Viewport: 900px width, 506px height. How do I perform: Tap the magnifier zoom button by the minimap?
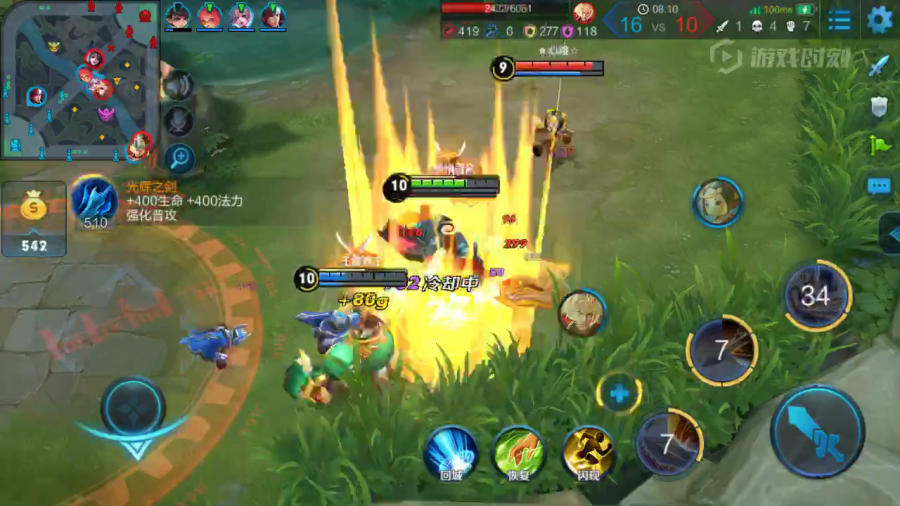tap(179, 156)
